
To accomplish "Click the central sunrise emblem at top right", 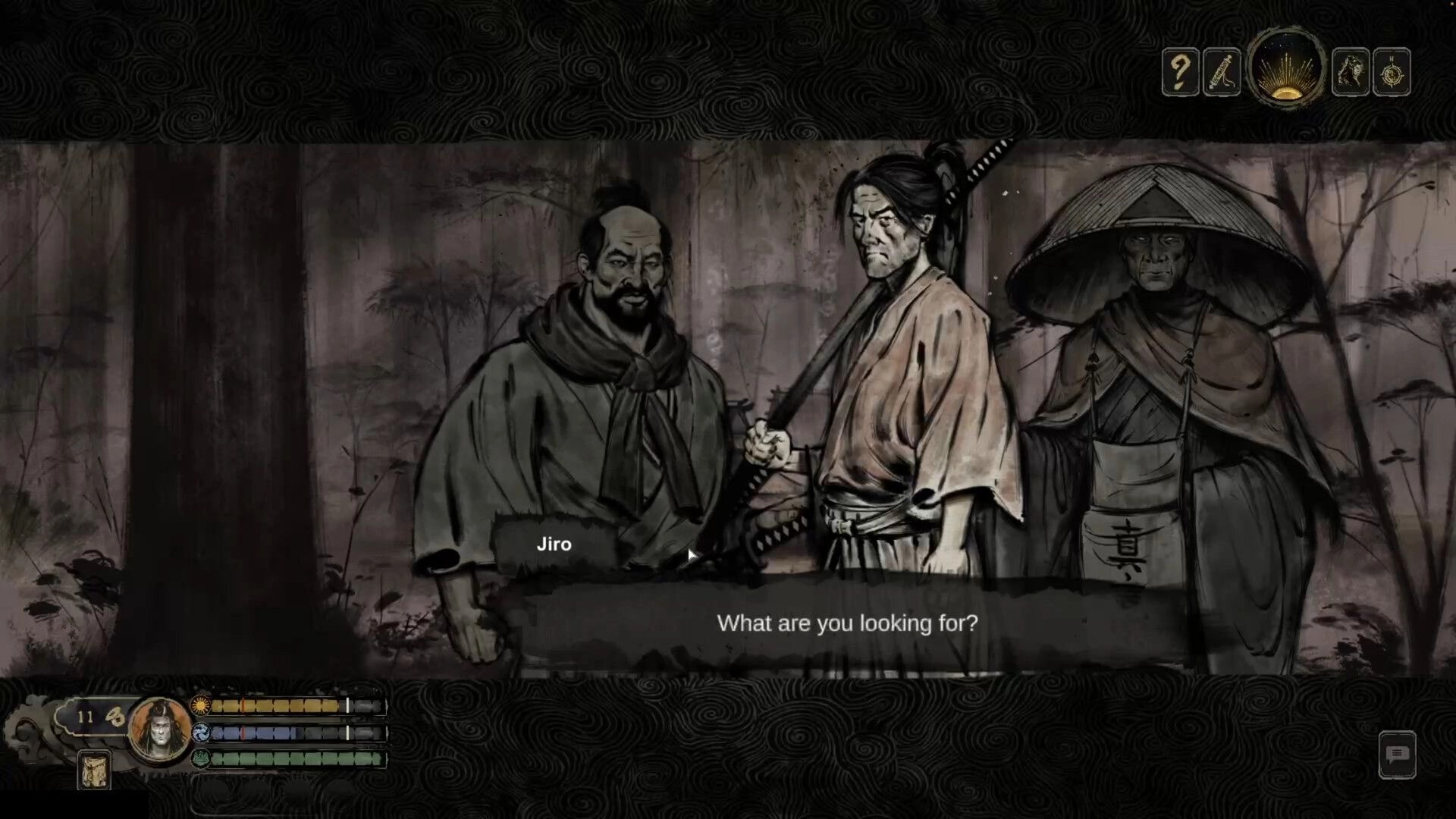I will pos(1285,70).
